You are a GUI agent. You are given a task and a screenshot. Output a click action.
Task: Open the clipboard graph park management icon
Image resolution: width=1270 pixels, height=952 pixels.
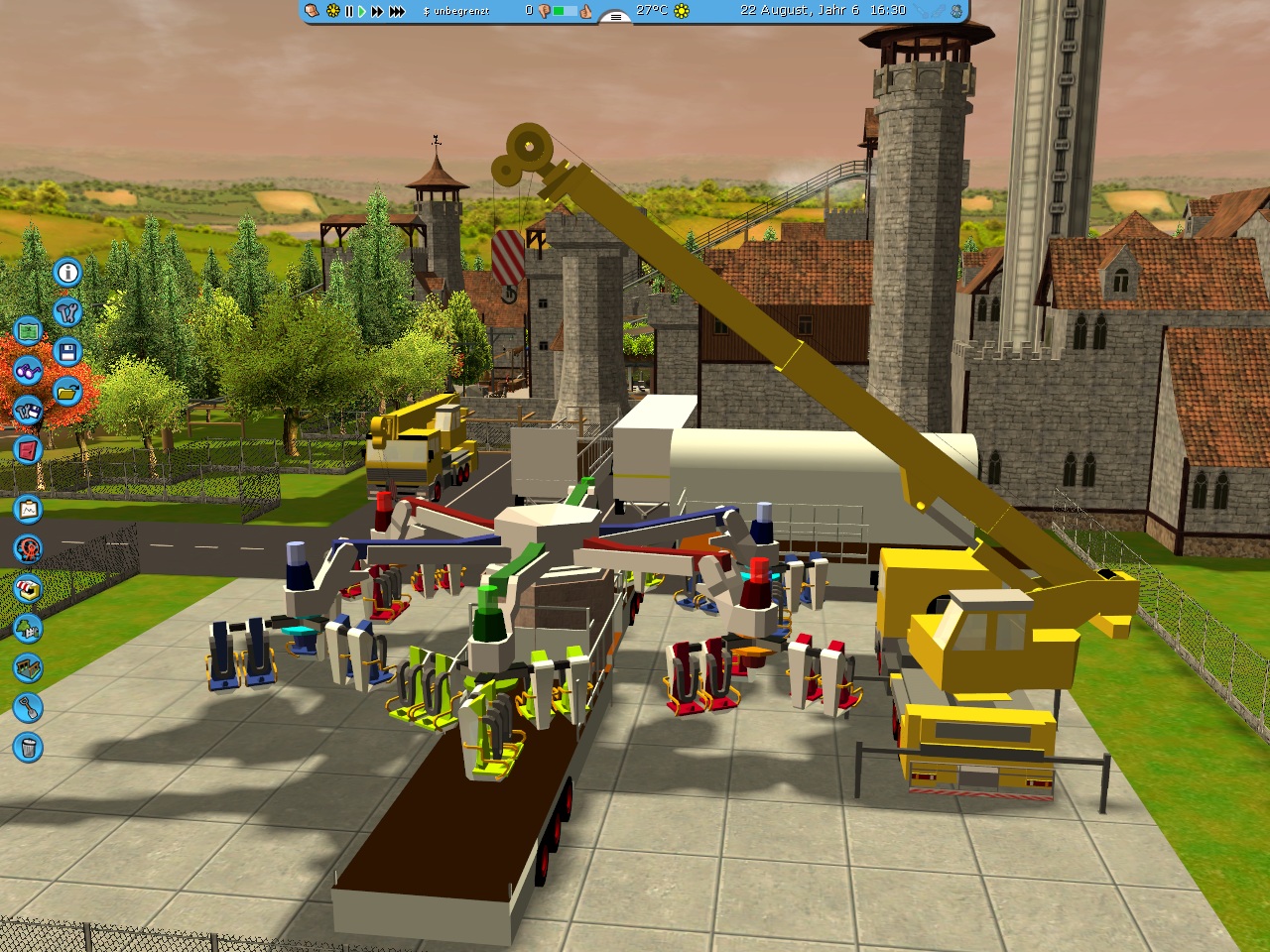28,509
